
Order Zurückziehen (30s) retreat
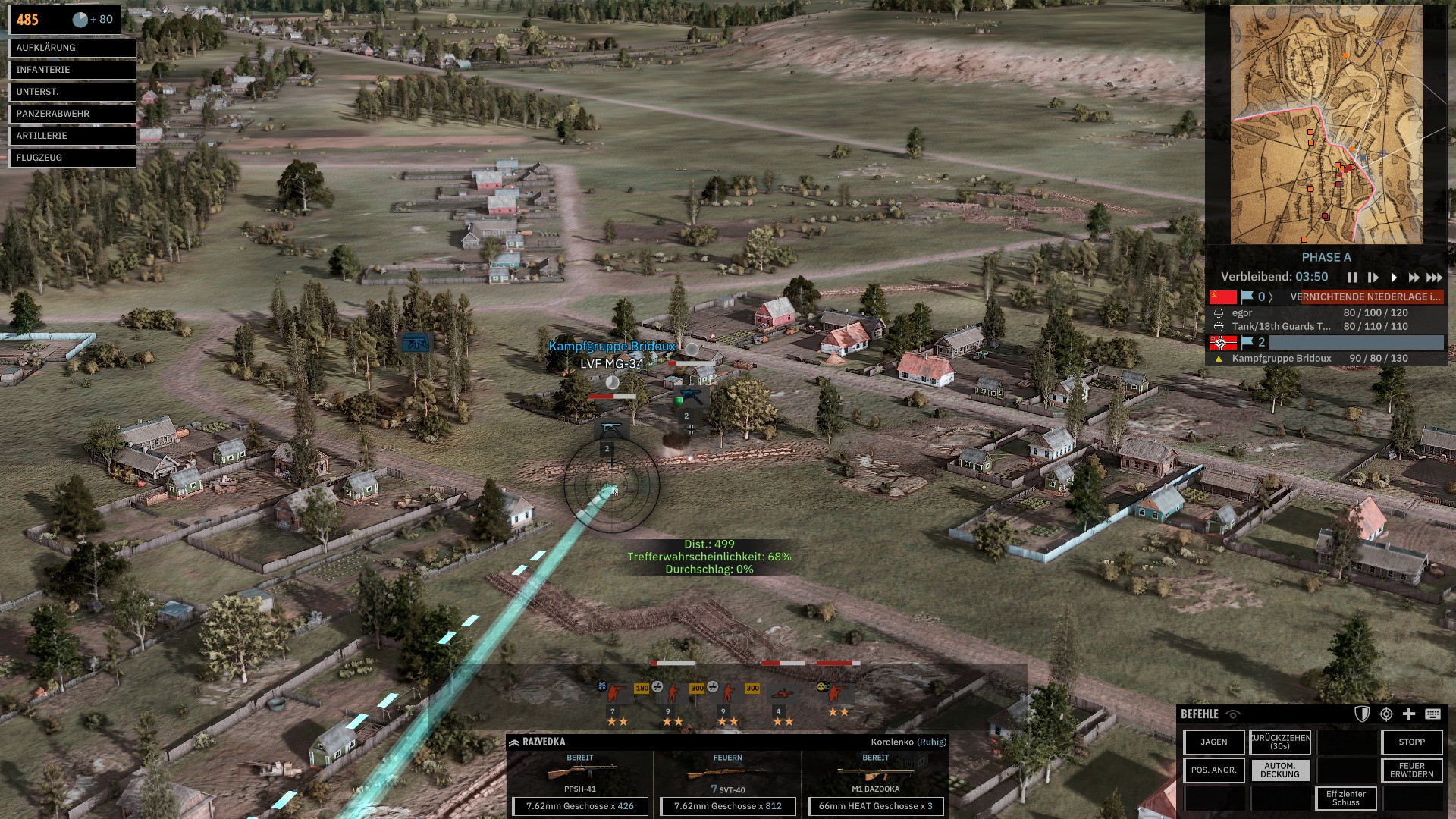(1280, 742)
